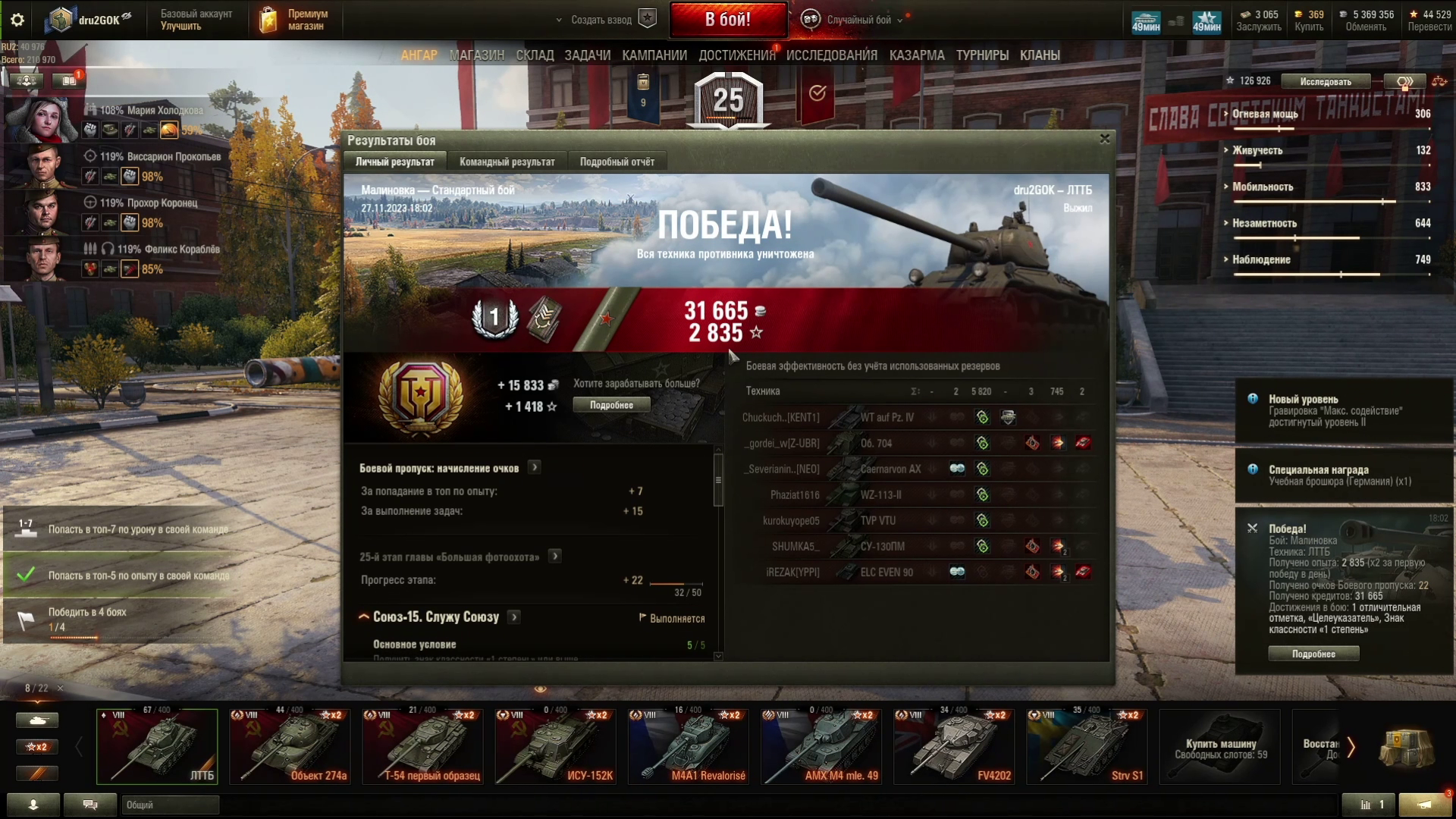Viewport: 1456px width, 819px height.
Task: Select the Объект 274а tank in carousel
Action: [x=290, y=746]
